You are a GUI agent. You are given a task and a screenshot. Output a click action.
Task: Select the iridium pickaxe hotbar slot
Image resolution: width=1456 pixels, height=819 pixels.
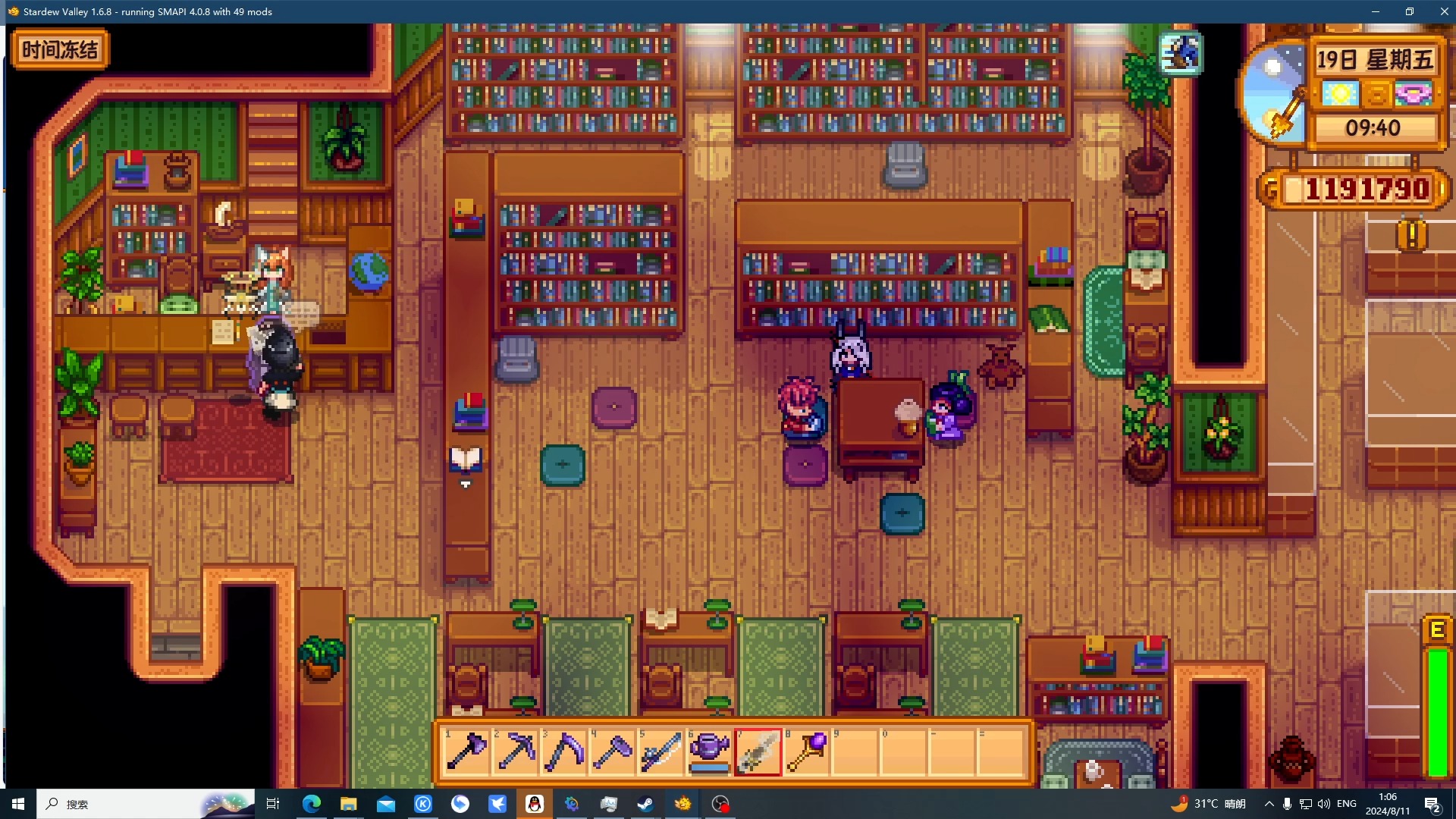[516, 752]
